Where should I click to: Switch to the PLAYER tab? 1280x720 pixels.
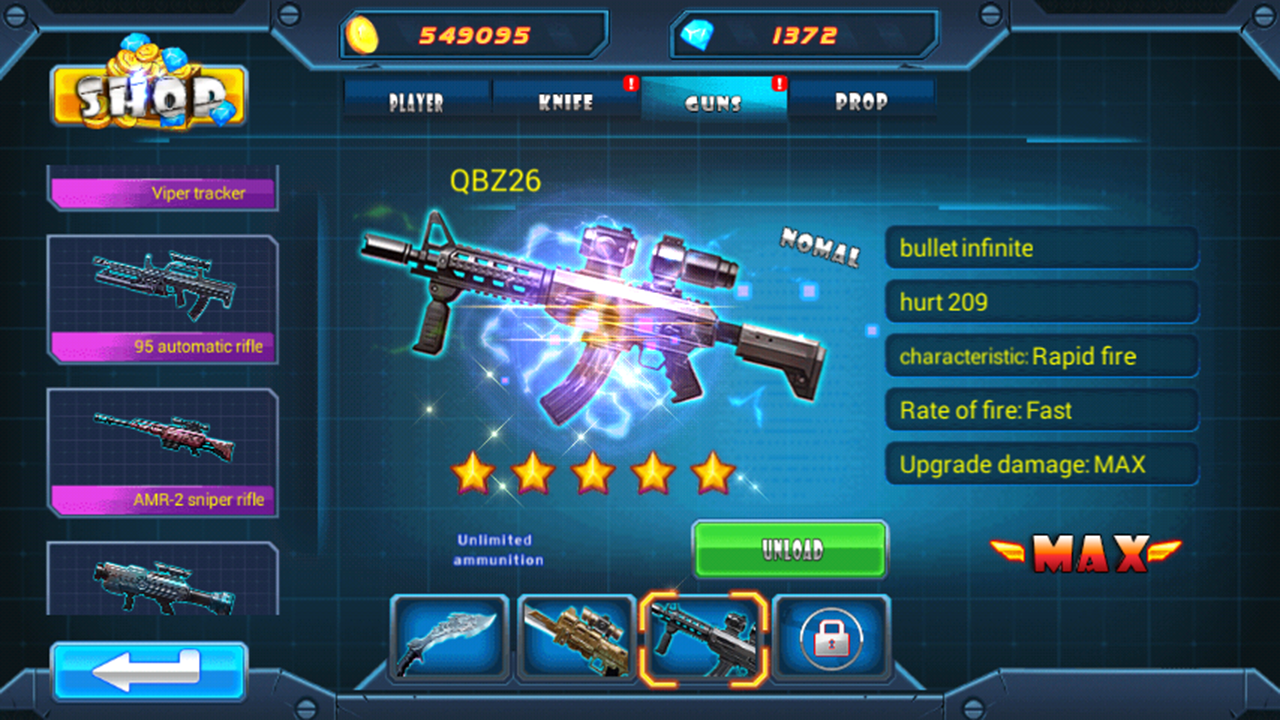417,101
